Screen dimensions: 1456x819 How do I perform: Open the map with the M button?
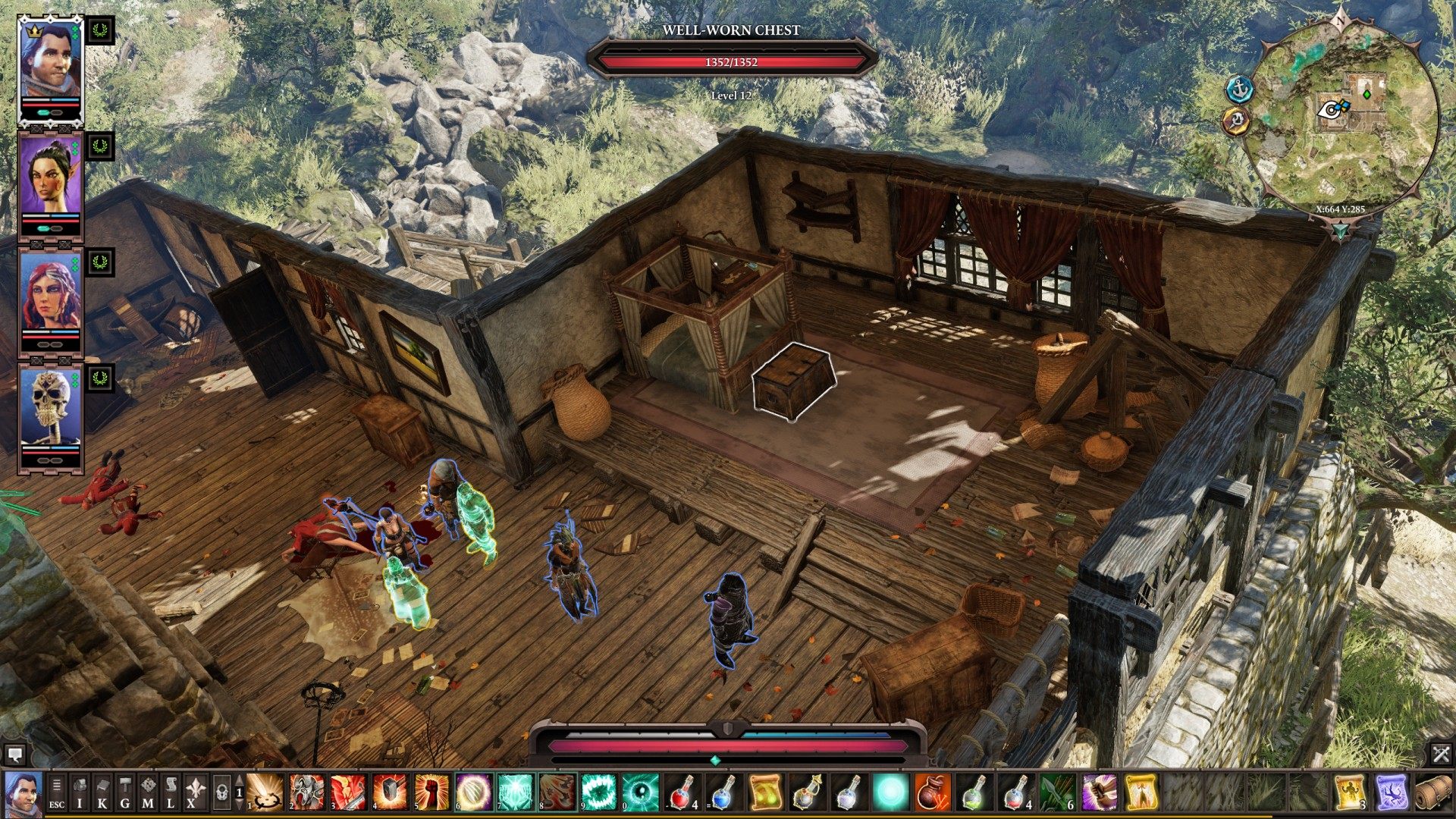click(148, 791)
